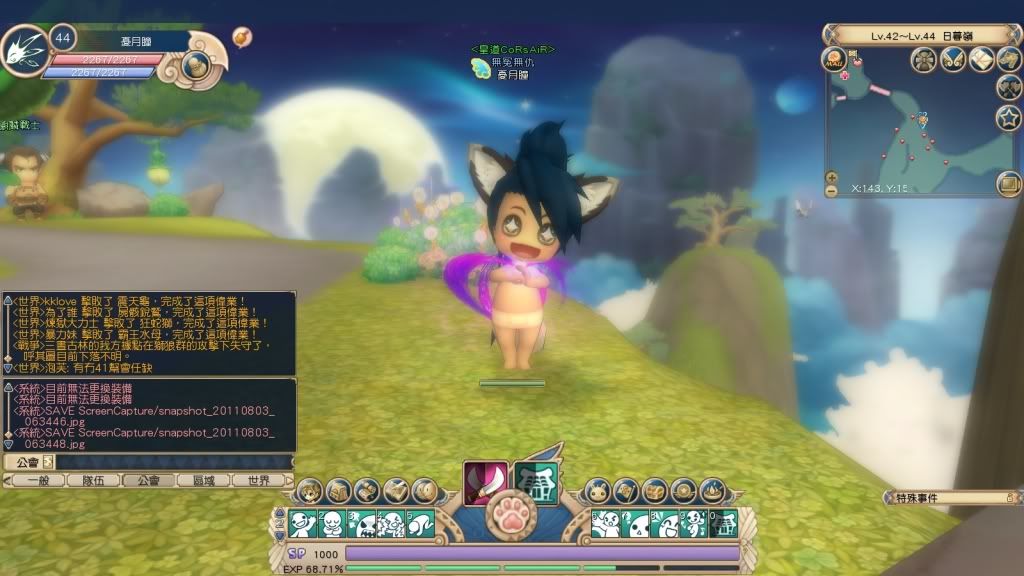Click the star icon beside the minimap
1024x576 pixels.
(1008, 117)
